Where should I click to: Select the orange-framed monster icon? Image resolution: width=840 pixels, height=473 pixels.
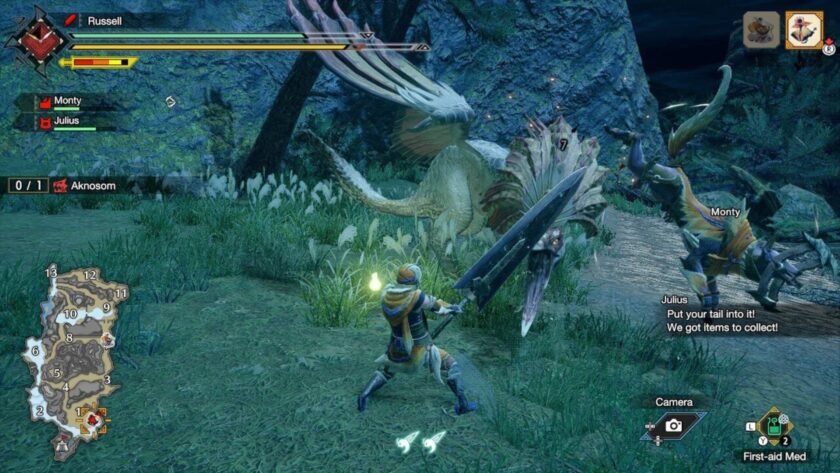803,30
